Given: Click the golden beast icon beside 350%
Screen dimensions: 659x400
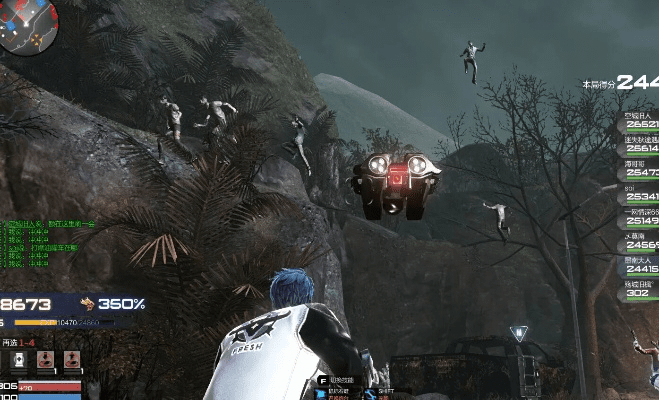Looking at the screenshot, I should 87,303.
